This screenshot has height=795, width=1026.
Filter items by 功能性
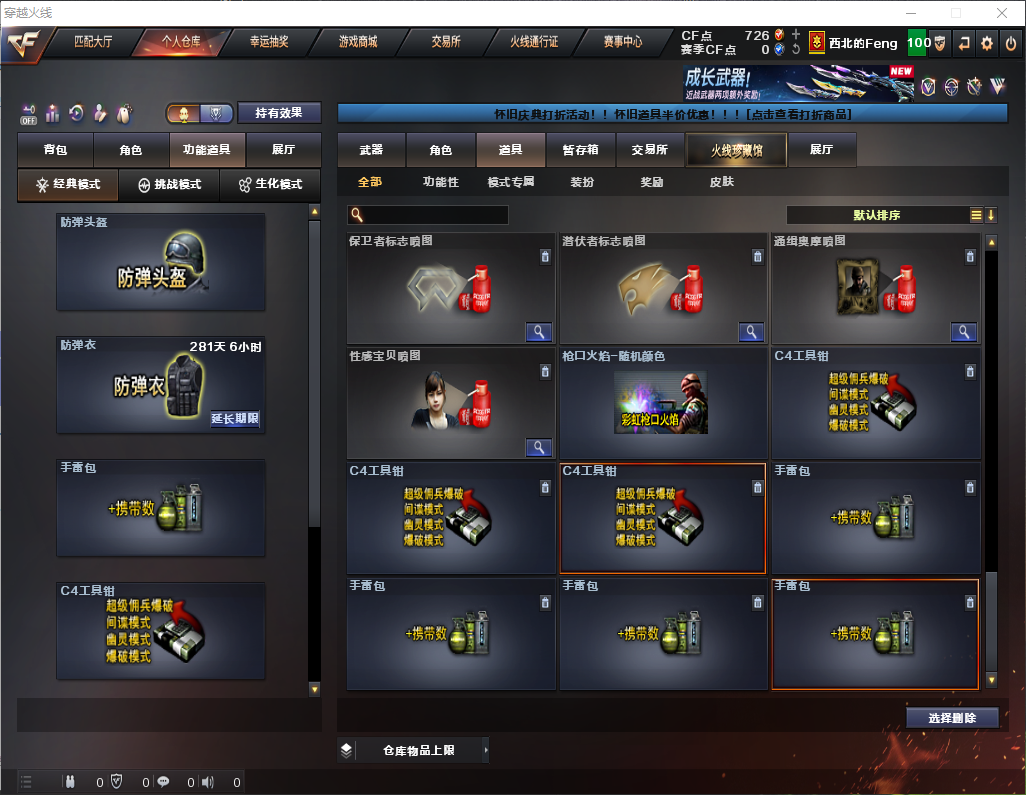440,182
